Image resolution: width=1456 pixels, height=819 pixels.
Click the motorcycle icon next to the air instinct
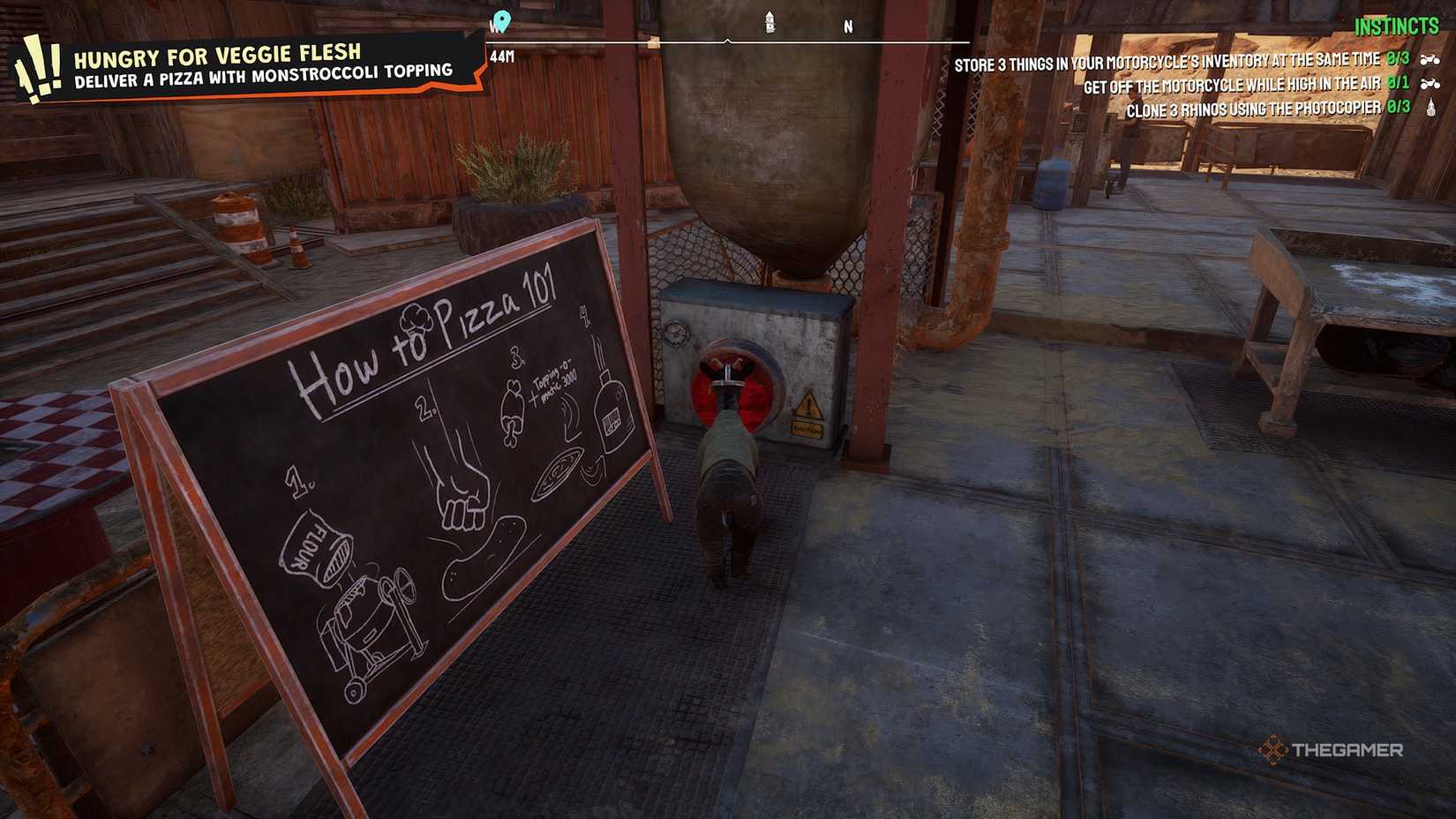pos(1431,86)
